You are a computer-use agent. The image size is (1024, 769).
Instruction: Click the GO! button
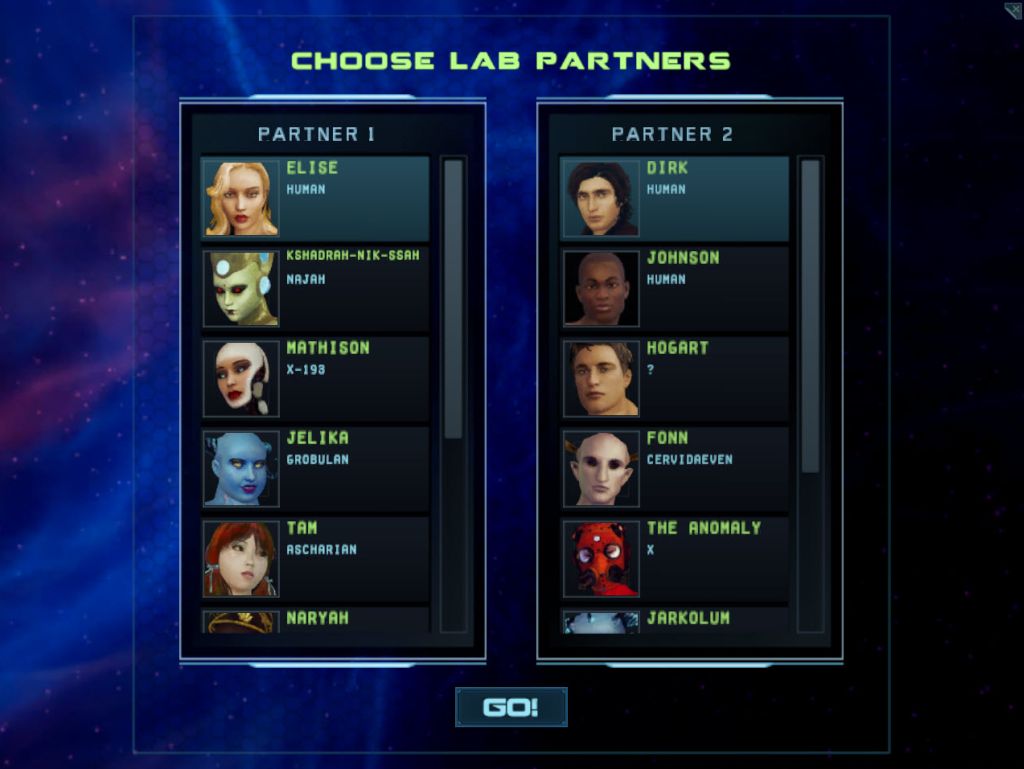click(x=511, y=707)
